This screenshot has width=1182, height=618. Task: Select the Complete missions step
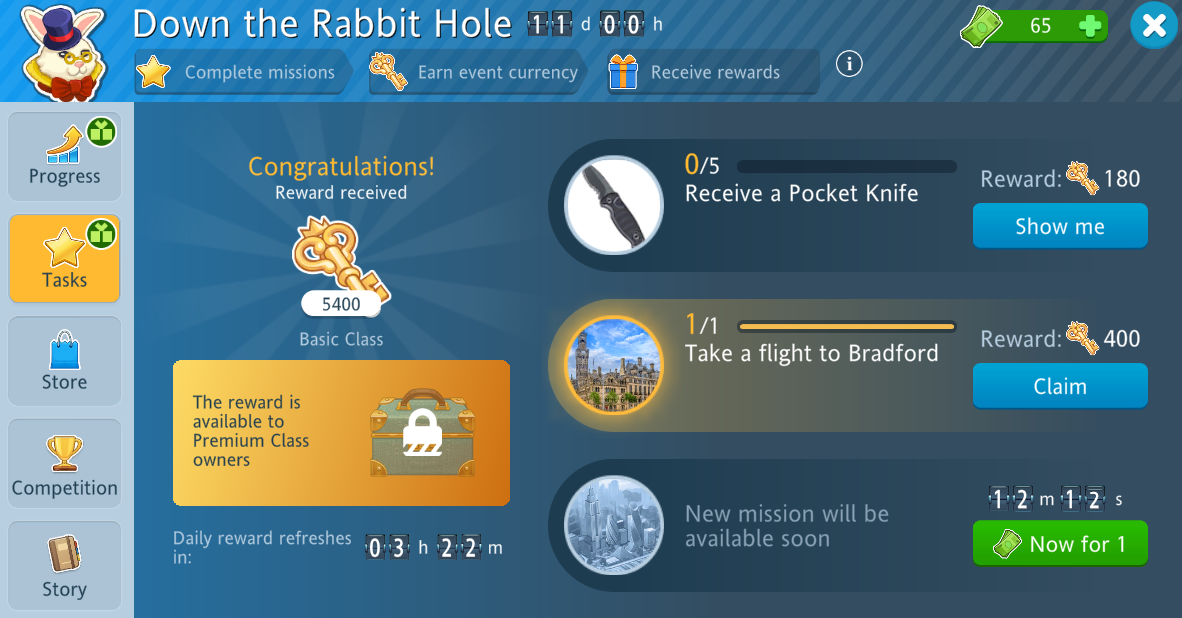[x=240, y=72]
